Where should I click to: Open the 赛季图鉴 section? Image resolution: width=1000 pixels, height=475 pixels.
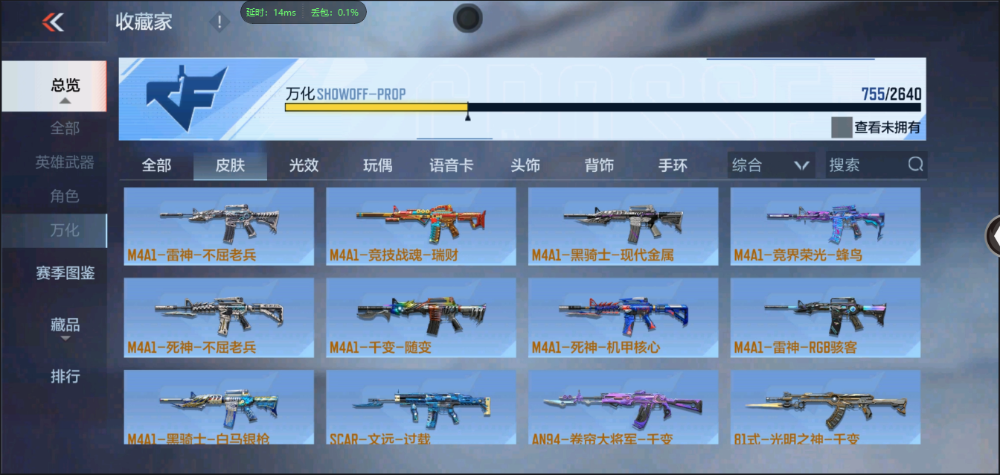click(x=65, y=271)
